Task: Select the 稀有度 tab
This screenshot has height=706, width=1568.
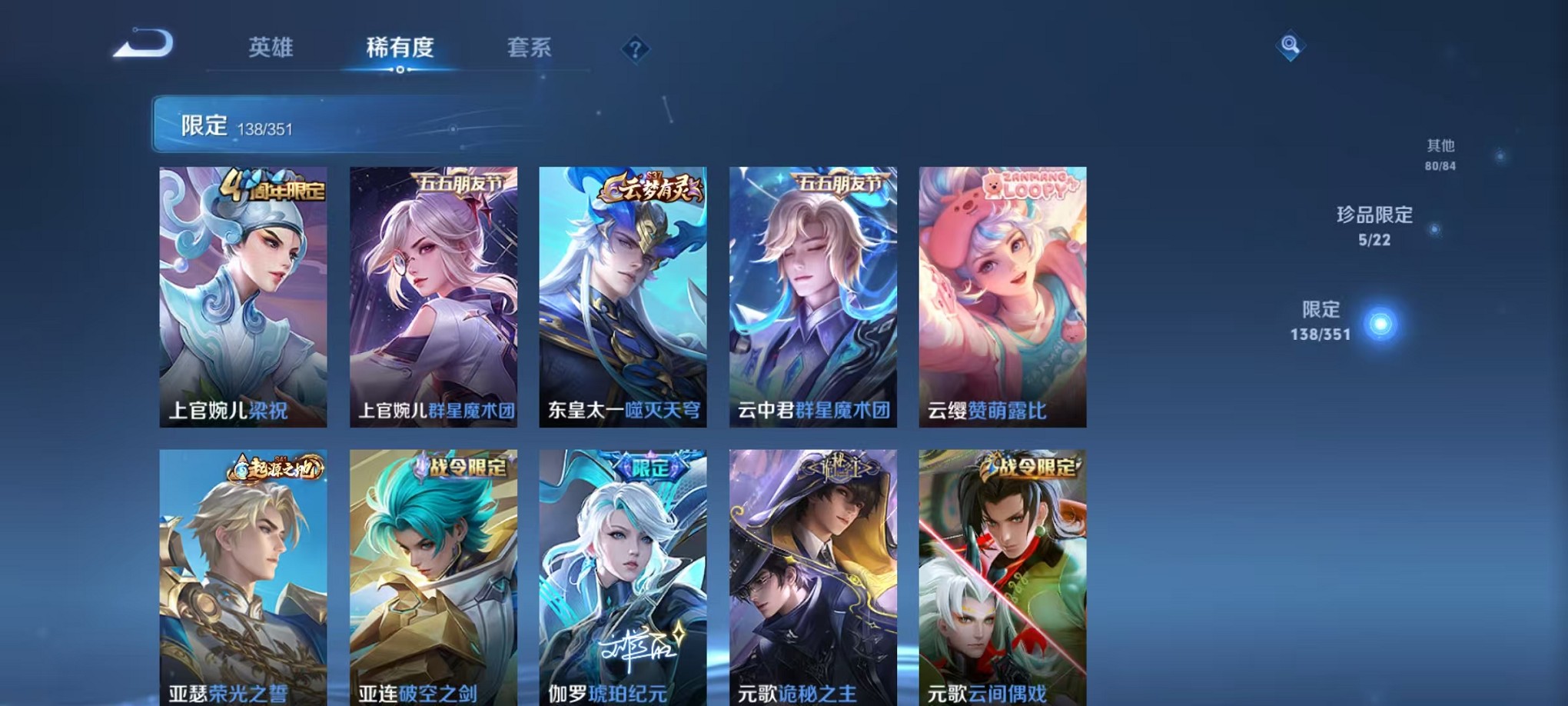Action: click(x=400, y=48)
